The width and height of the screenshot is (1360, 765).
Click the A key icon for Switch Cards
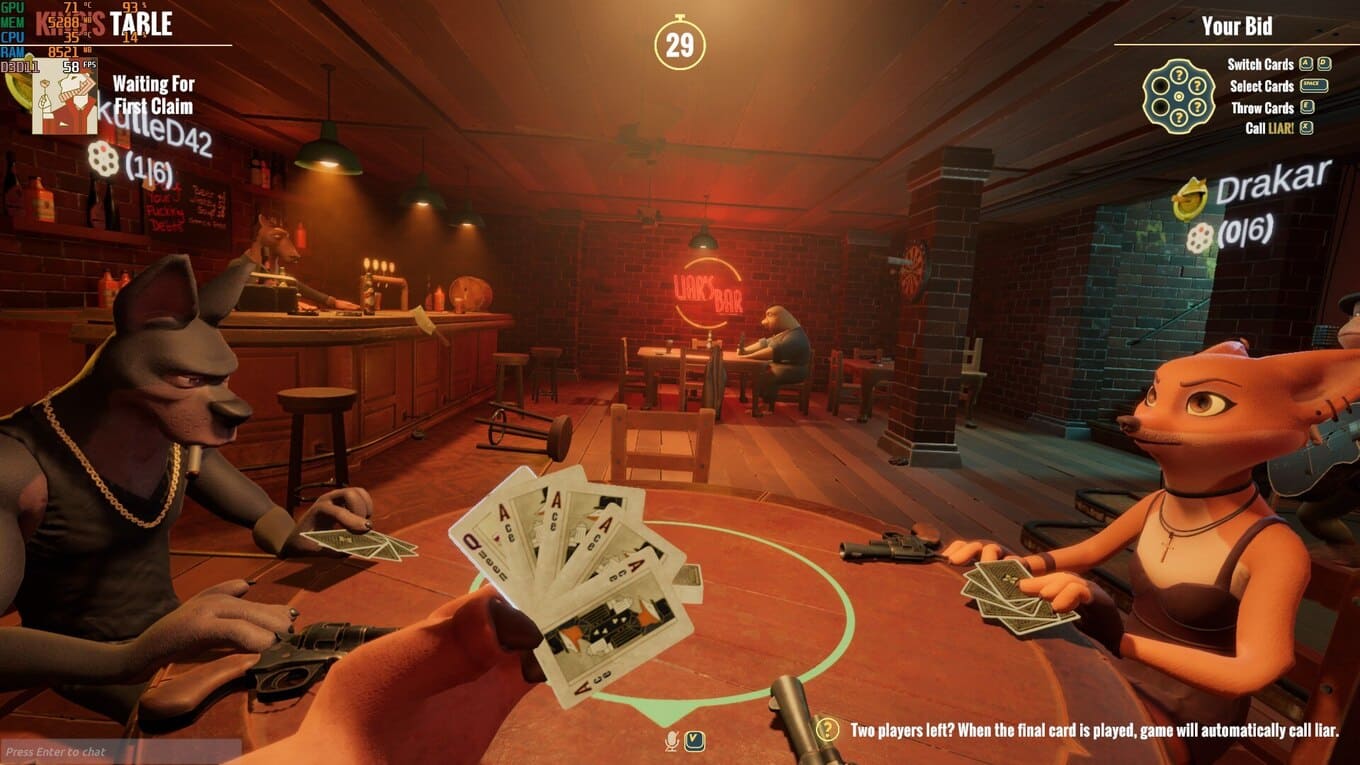pos(1305,63)
